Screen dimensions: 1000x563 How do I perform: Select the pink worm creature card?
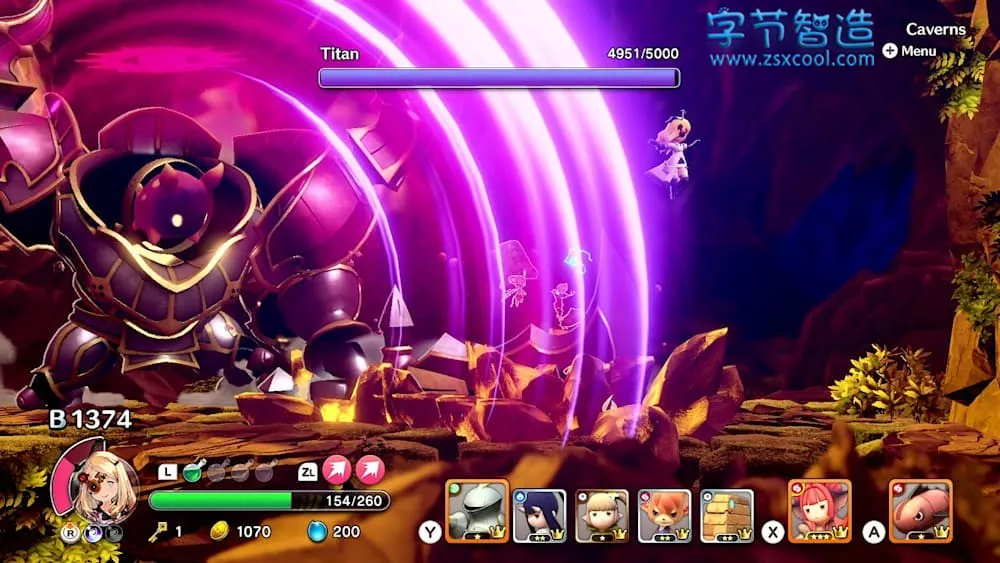tap(920, 512)
